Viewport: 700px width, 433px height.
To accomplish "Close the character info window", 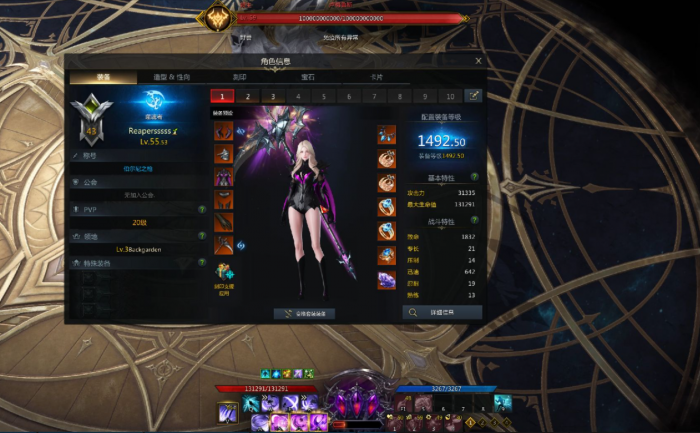I will pos(478,61).
